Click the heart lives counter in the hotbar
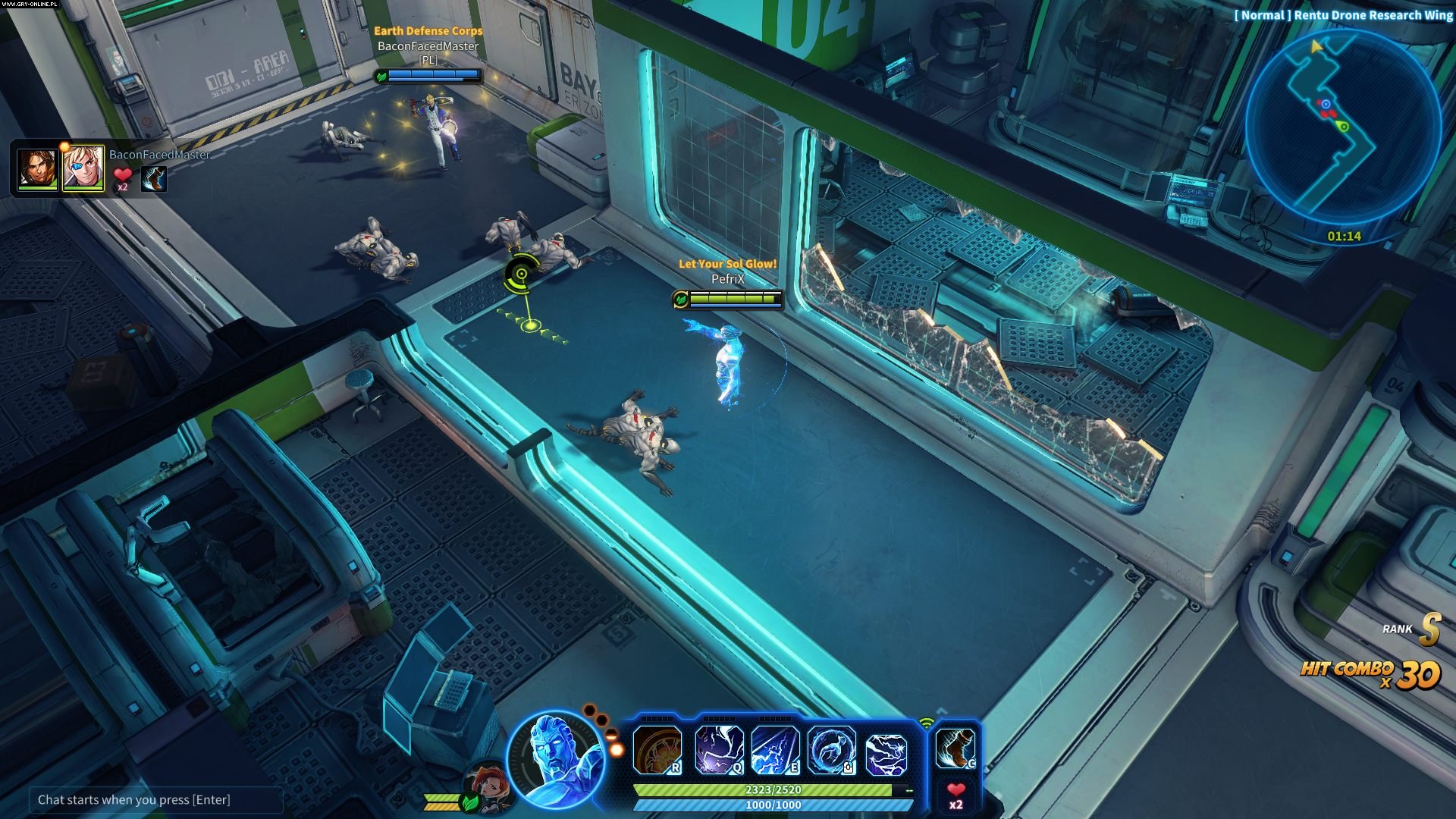 click(955, 795)
